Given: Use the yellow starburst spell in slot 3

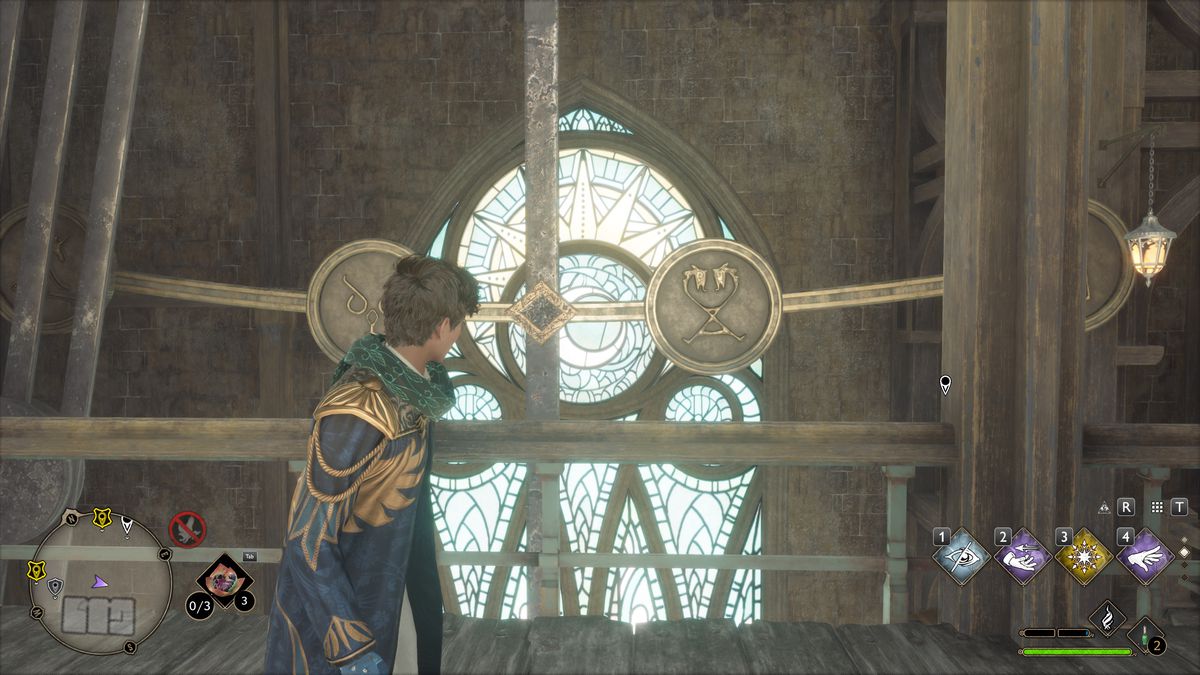Looking at the screenshot, I should coord(1084,556).
